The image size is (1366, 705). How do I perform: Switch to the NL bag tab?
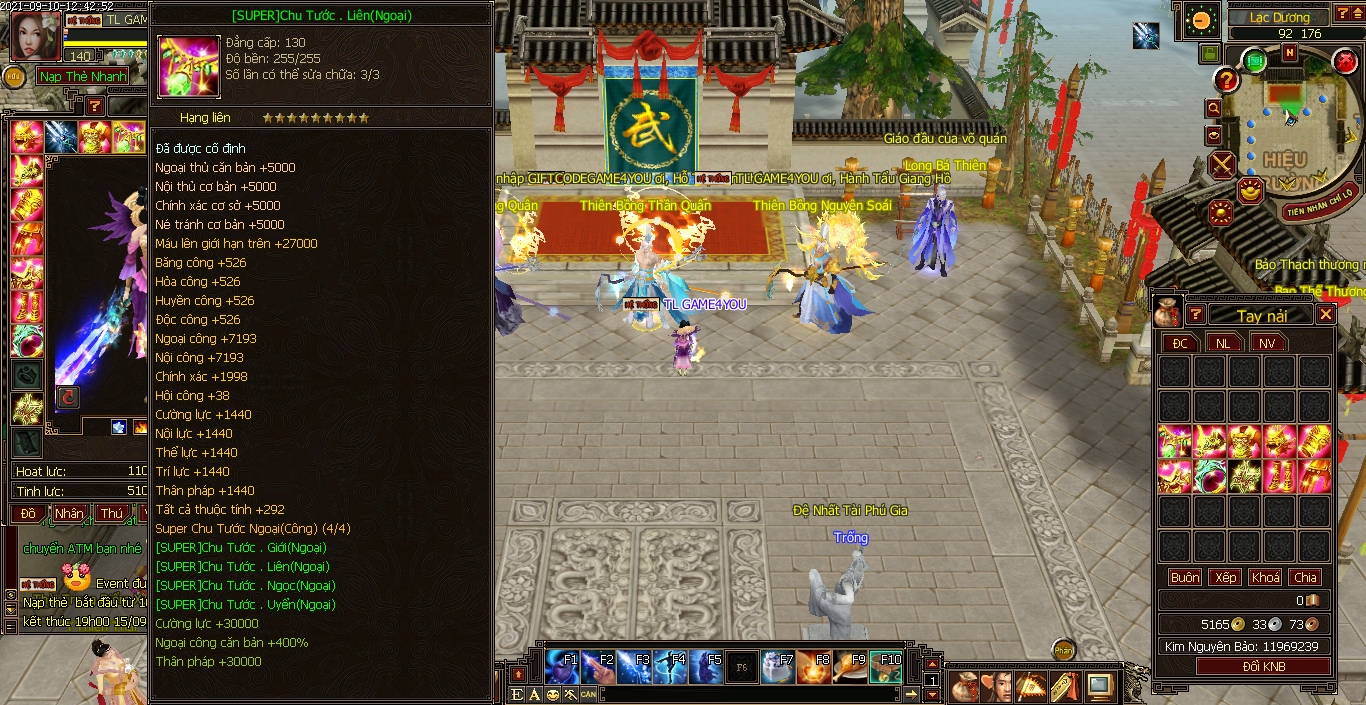[x=1223, y=343]
